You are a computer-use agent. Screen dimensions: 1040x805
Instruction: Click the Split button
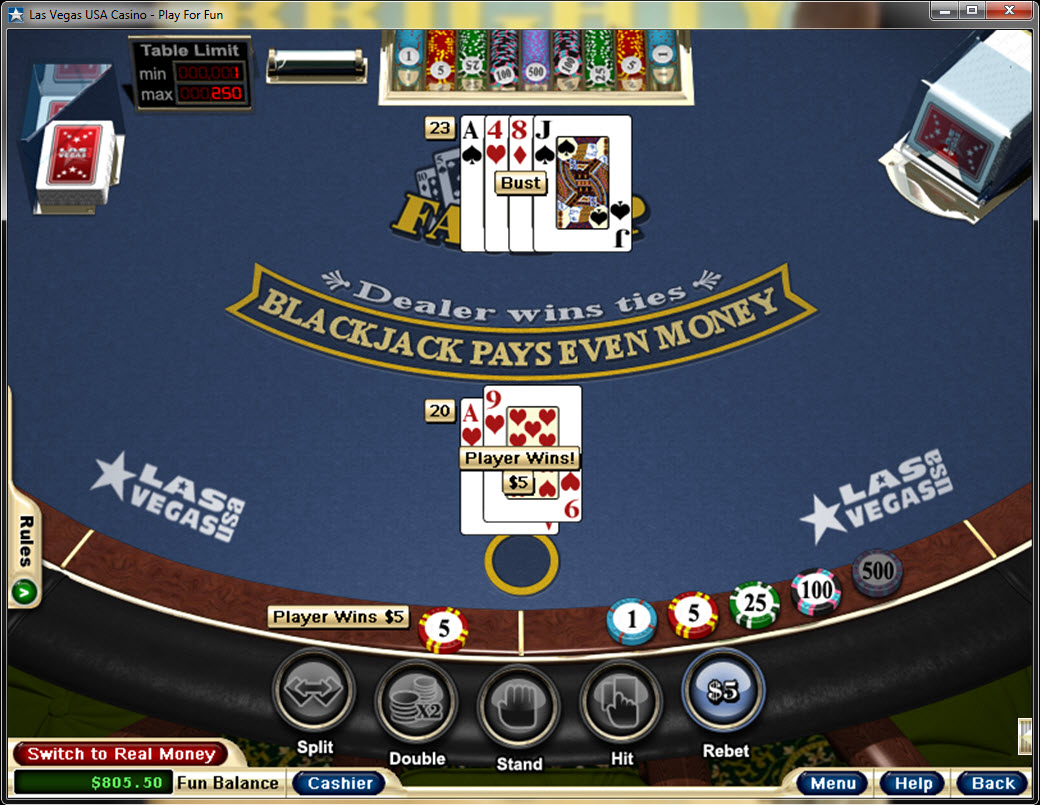pyautogui.click(x=314, y=691)
